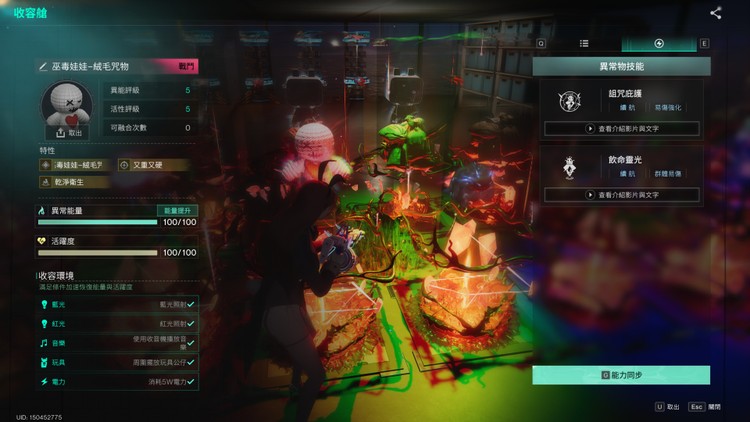Inspect the 又重又硬 trait tag
The image size is (750, 422).
[x=140, y=165]
